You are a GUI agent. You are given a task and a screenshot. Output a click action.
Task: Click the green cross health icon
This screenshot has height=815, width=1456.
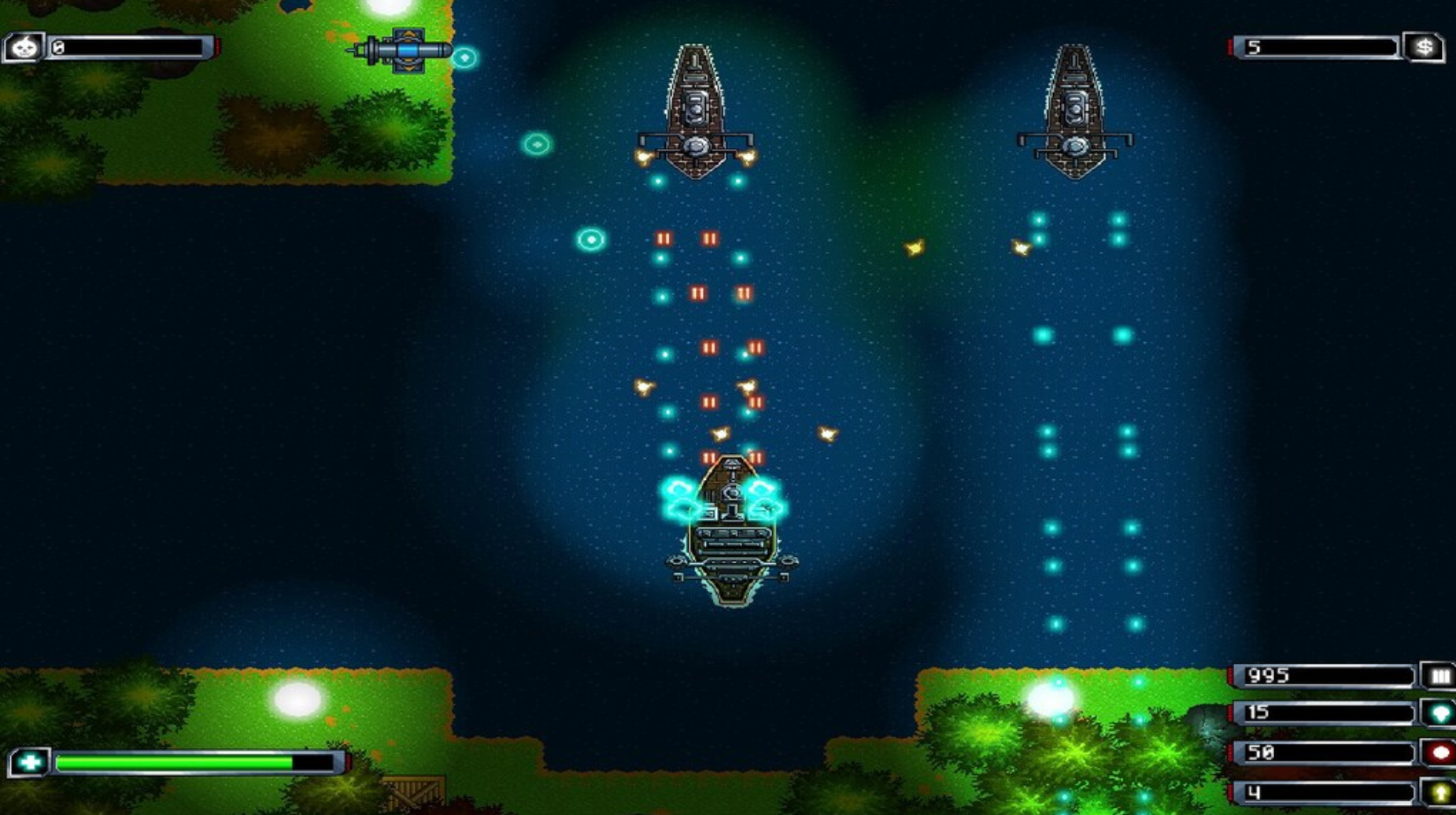[30, 762]
